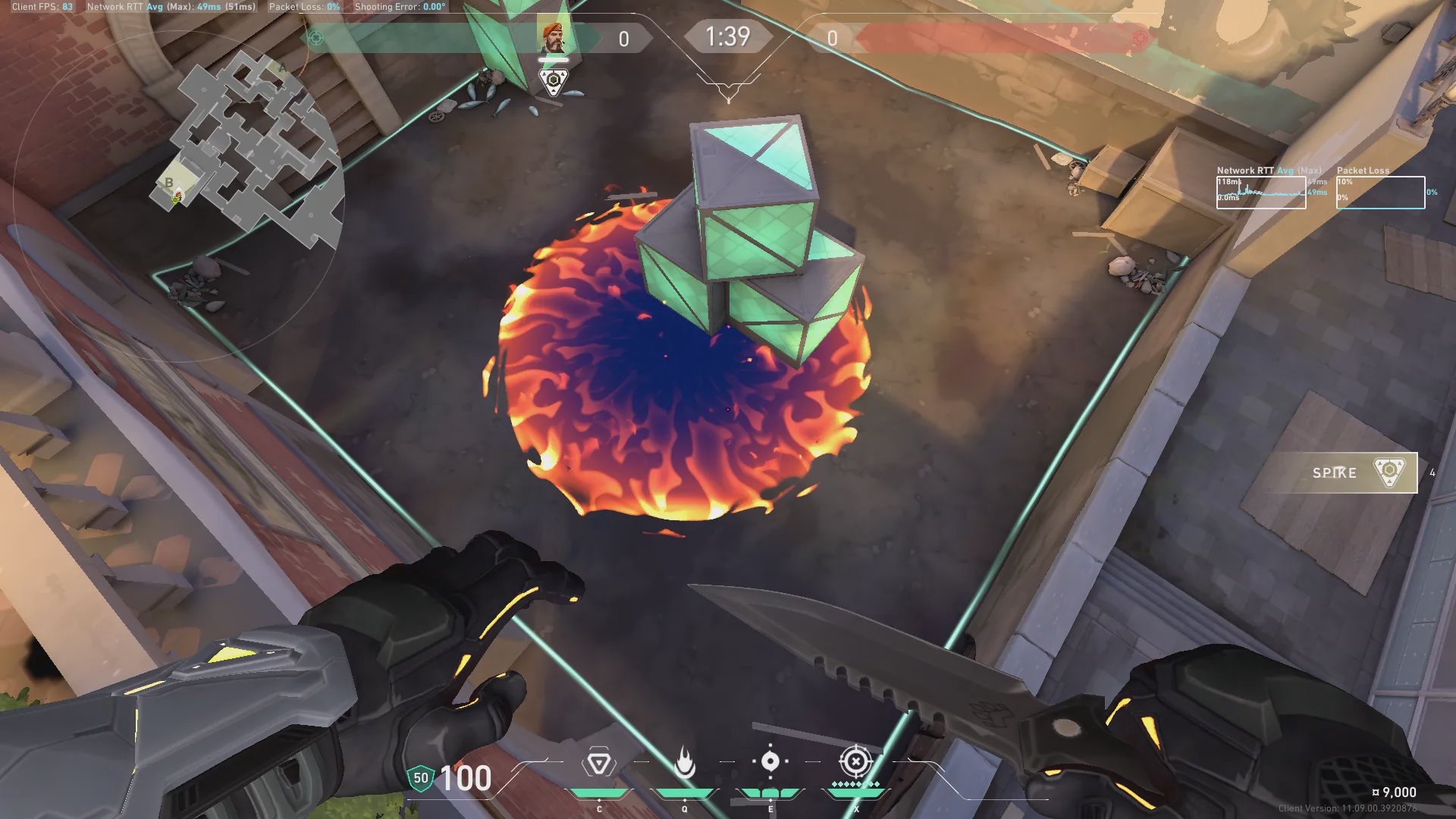Inspect the Network RTT graph
The image size is (1456, 819).
point(1261,193)
